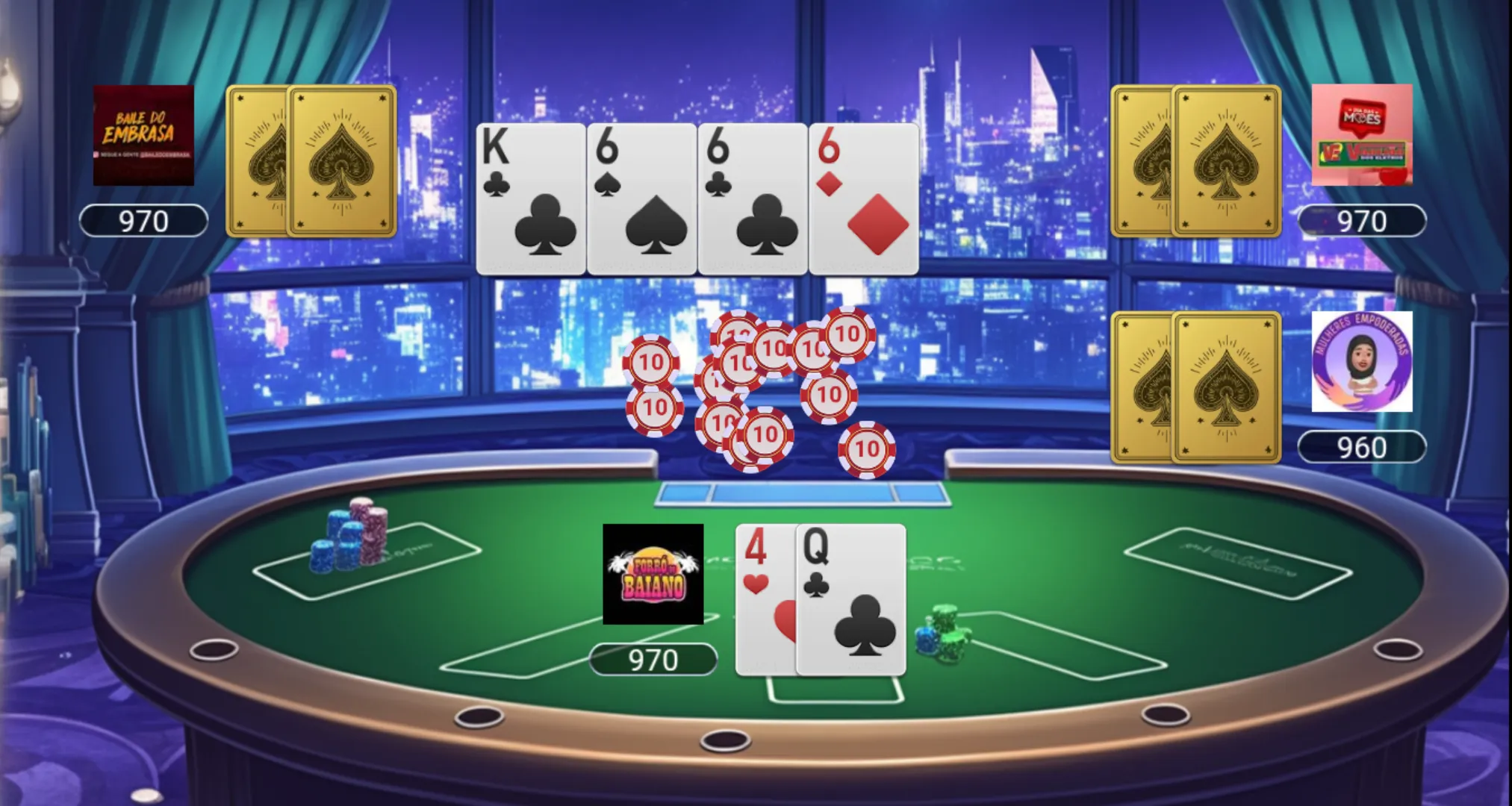Select the Baile do Embrasa player avatar
The height and width of the screenshot is (806, 1512).
(143, 135)
